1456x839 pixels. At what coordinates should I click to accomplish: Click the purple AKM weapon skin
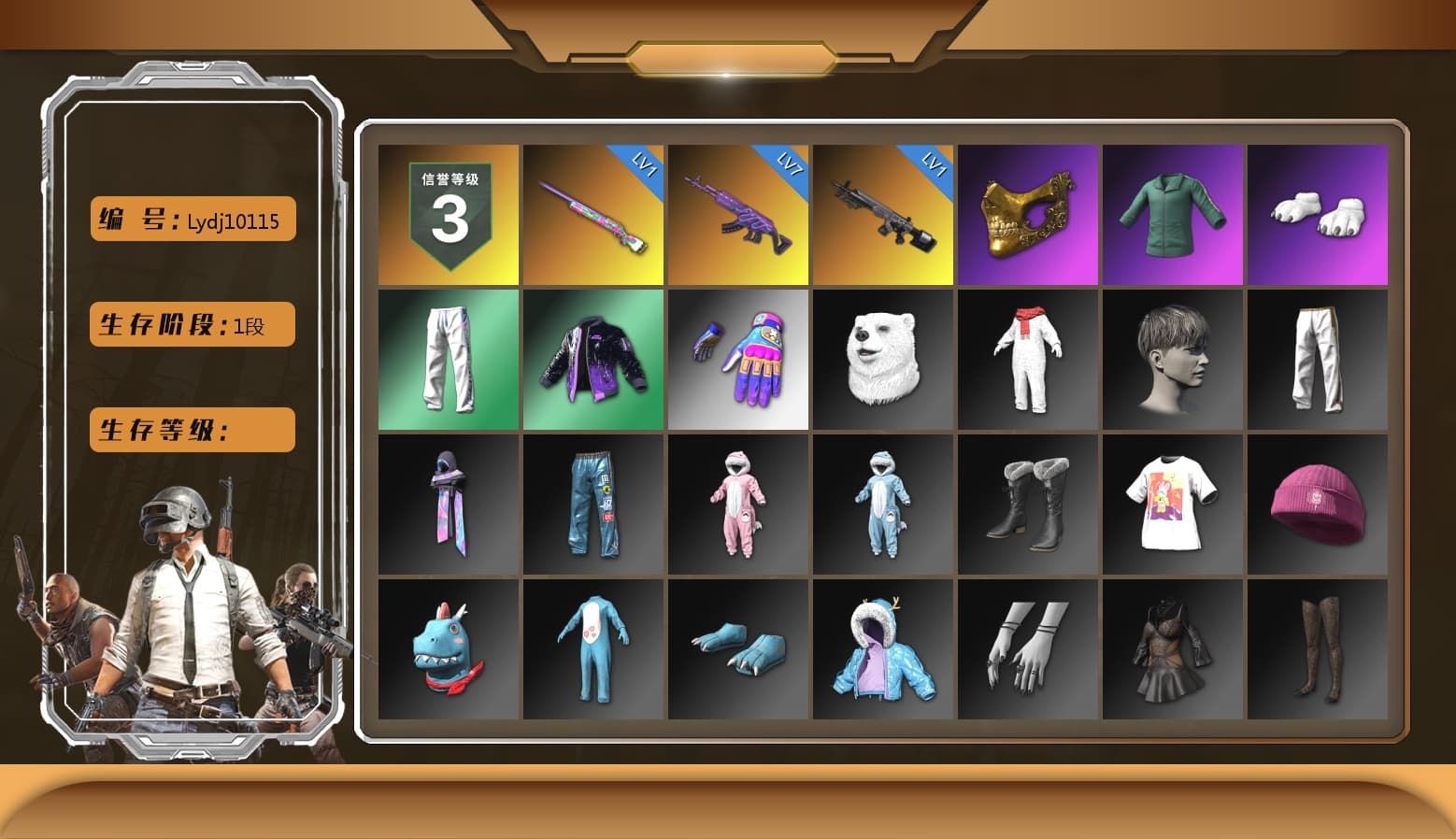point(737,214)
